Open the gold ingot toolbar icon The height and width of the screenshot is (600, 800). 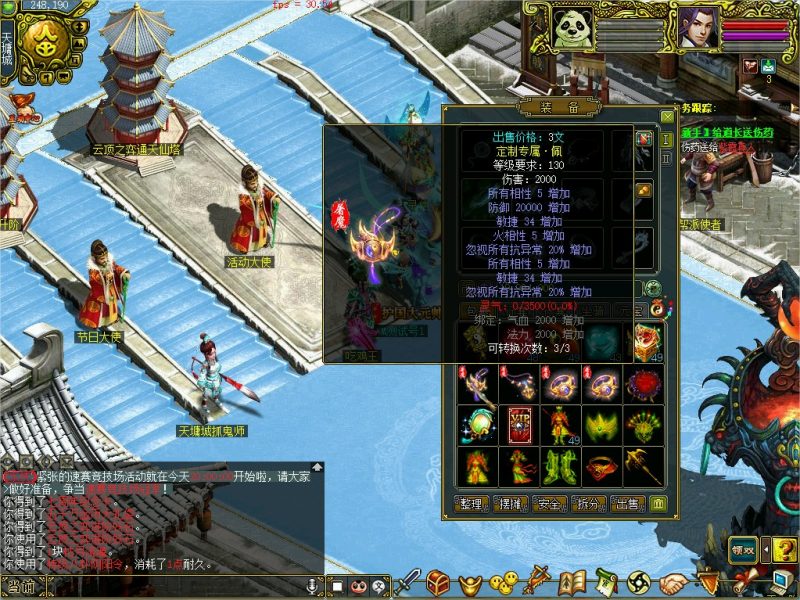[471, 581]
